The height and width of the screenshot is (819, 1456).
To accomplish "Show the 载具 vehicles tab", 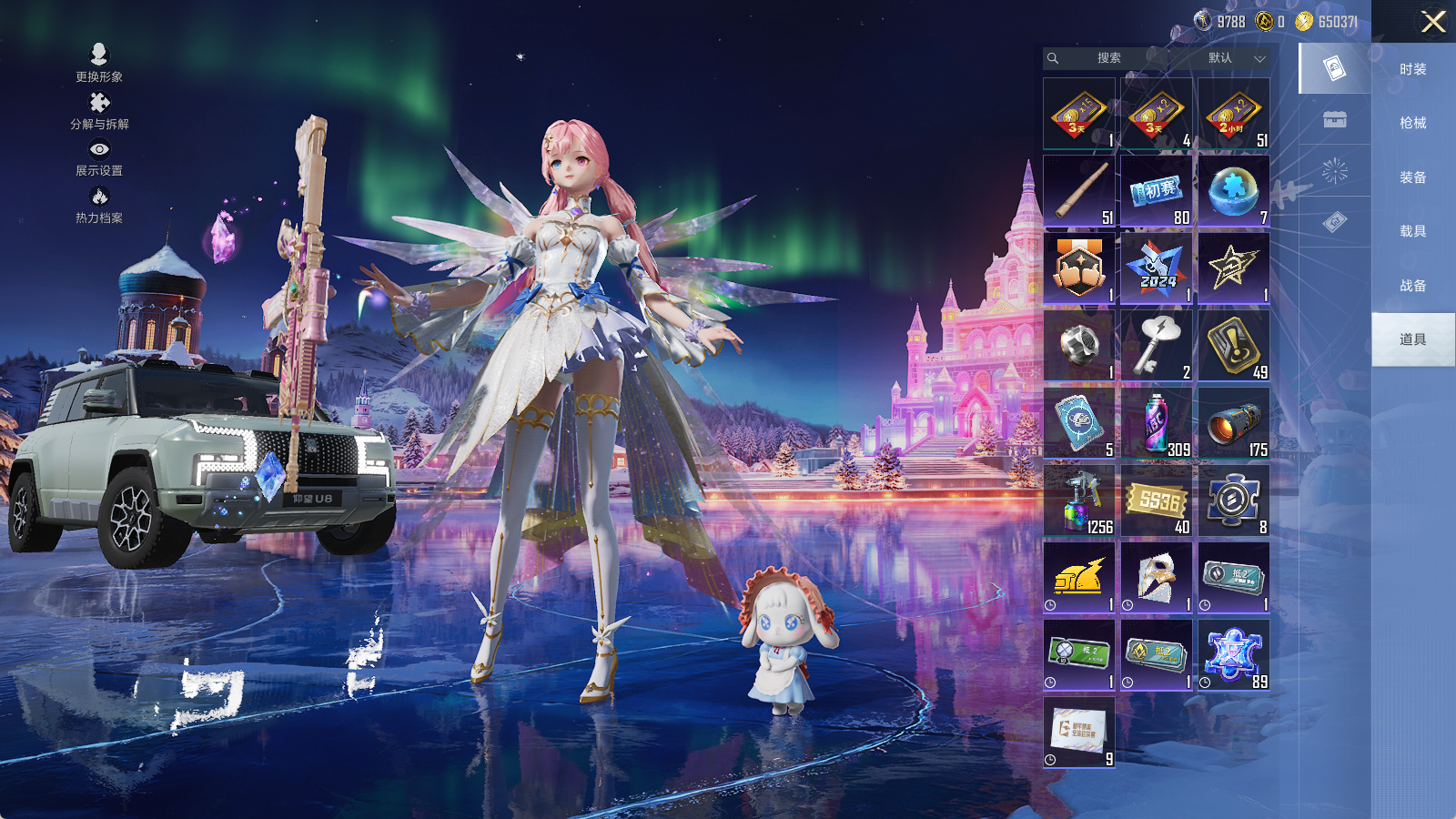I will pyautogui.click(x=1412, y=231).
